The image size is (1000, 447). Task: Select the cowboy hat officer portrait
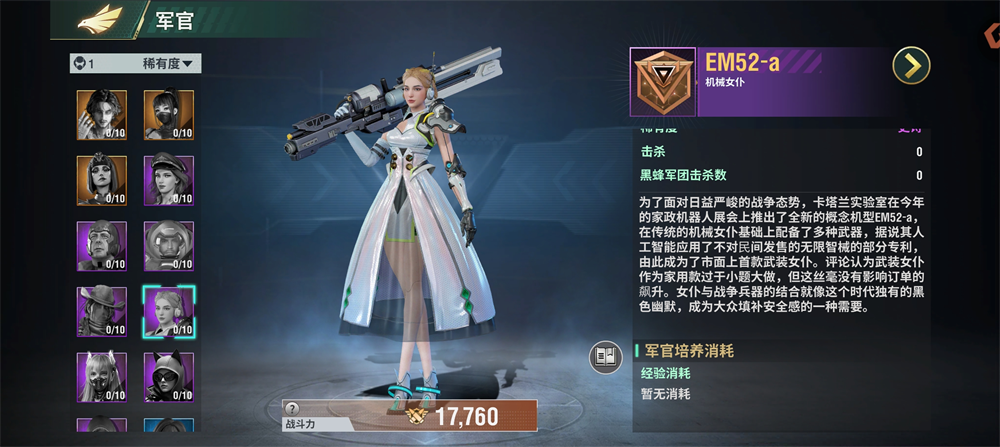[101, 311]
